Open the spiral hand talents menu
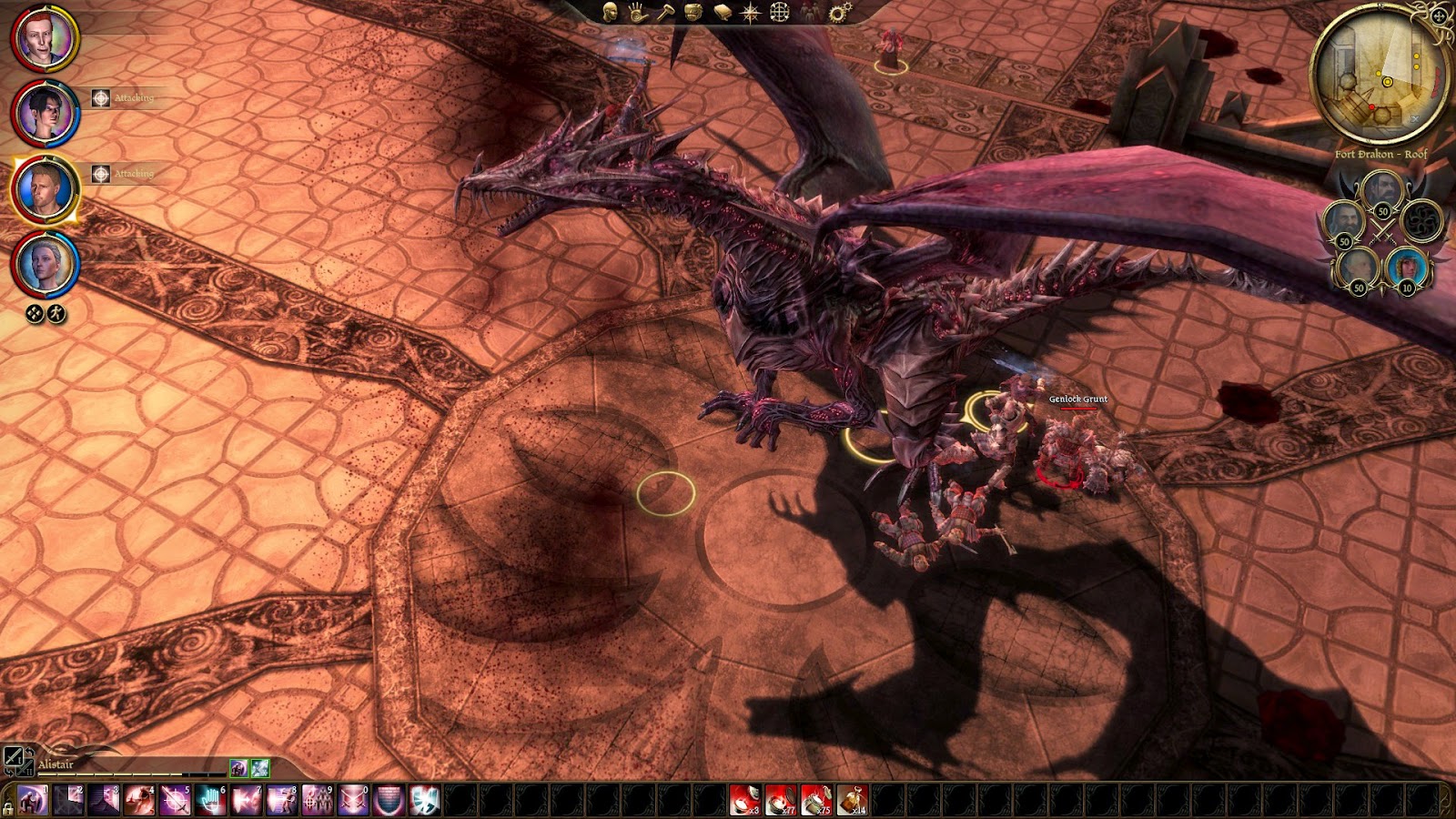 (x=637, y=12)
